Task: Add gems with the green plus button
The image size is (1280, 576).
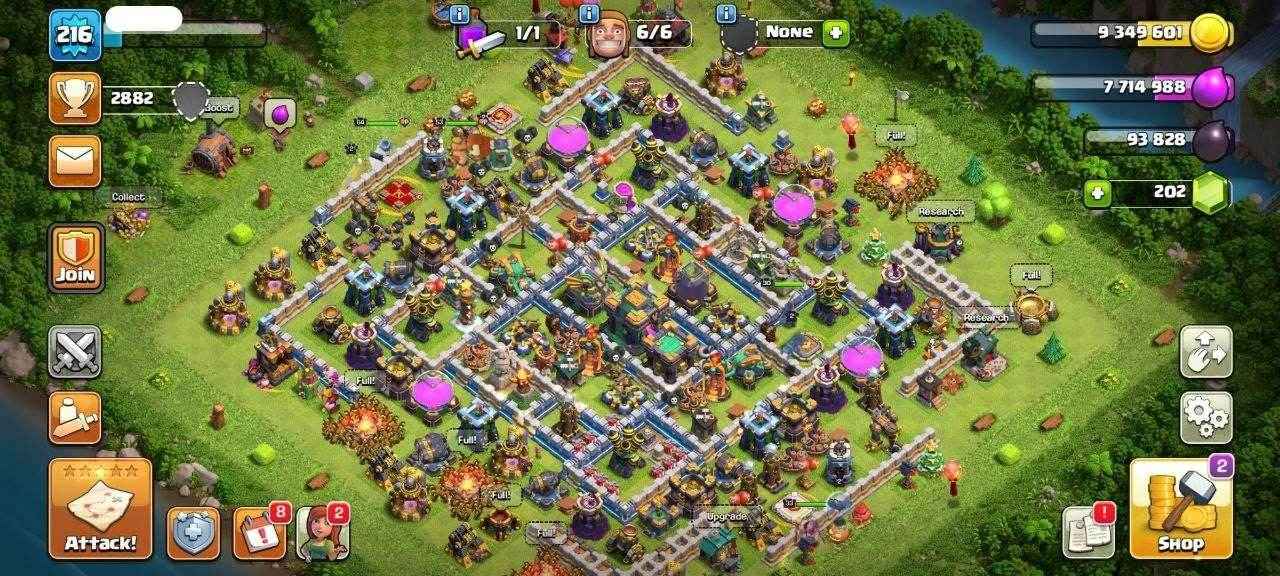Action: (x=1097, y=193)
